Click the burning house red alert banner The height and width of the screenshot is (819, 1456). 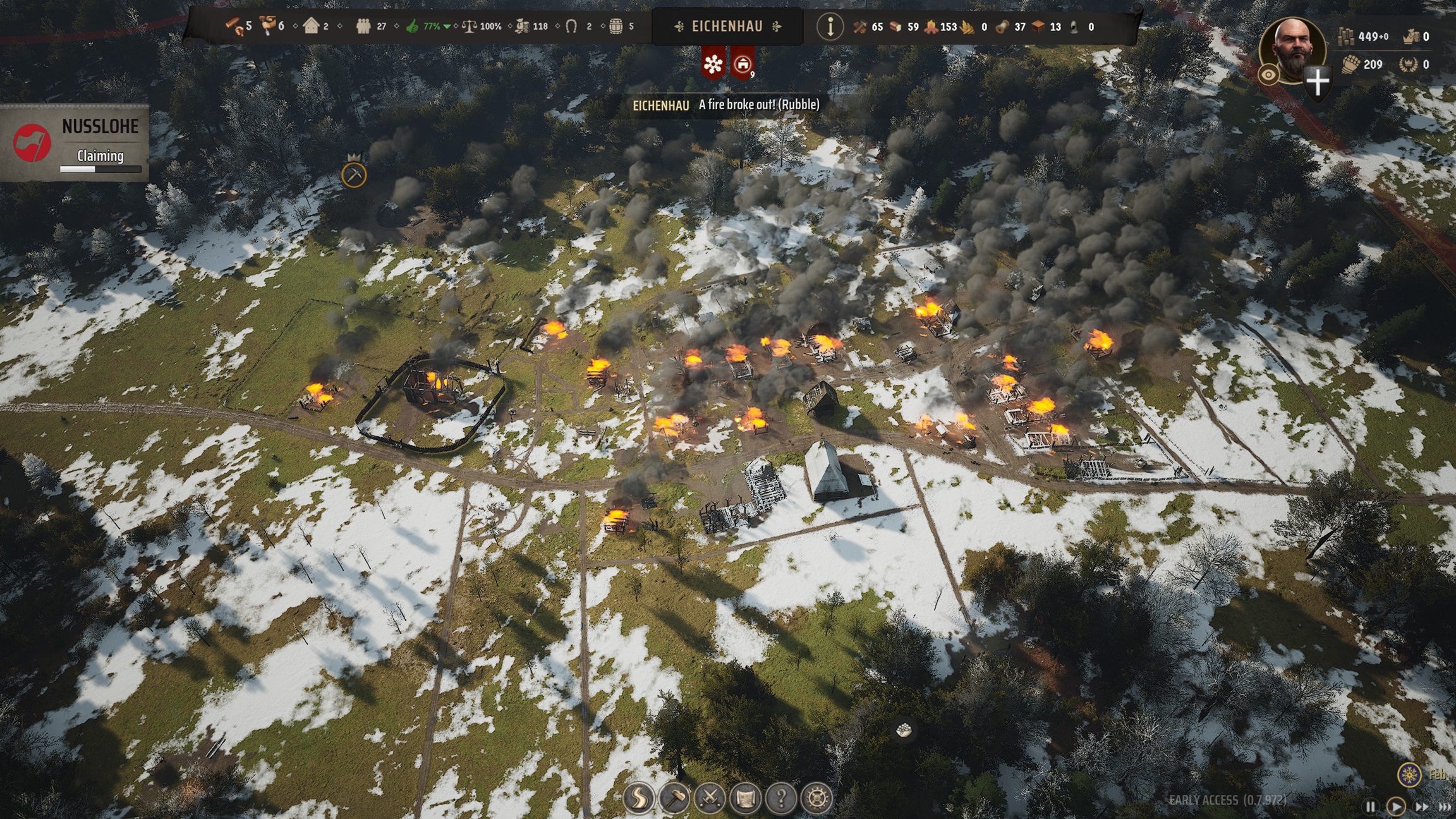[x=743, y=64]
